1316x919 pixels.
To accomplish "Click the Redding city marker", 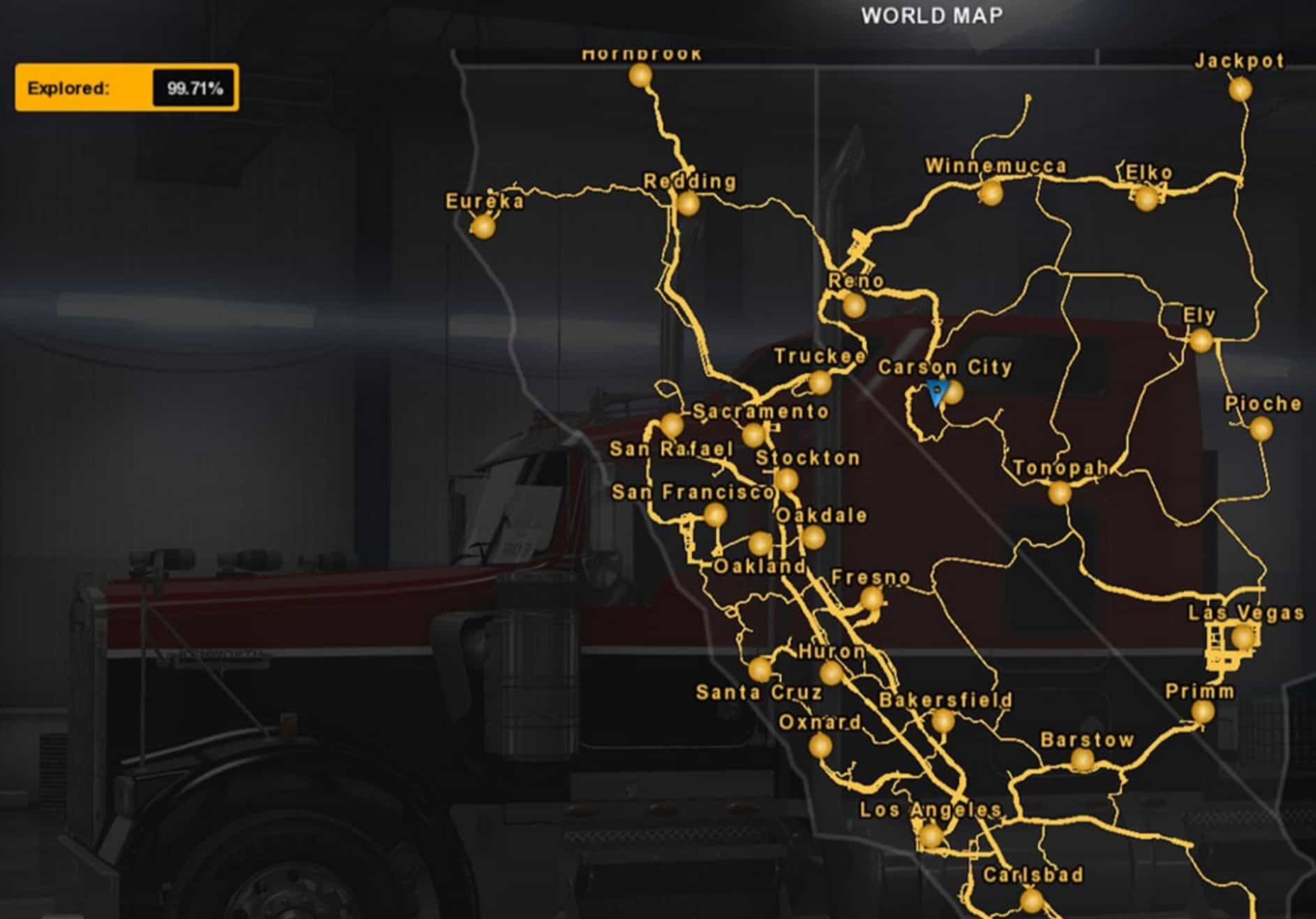I will (688, 204).
